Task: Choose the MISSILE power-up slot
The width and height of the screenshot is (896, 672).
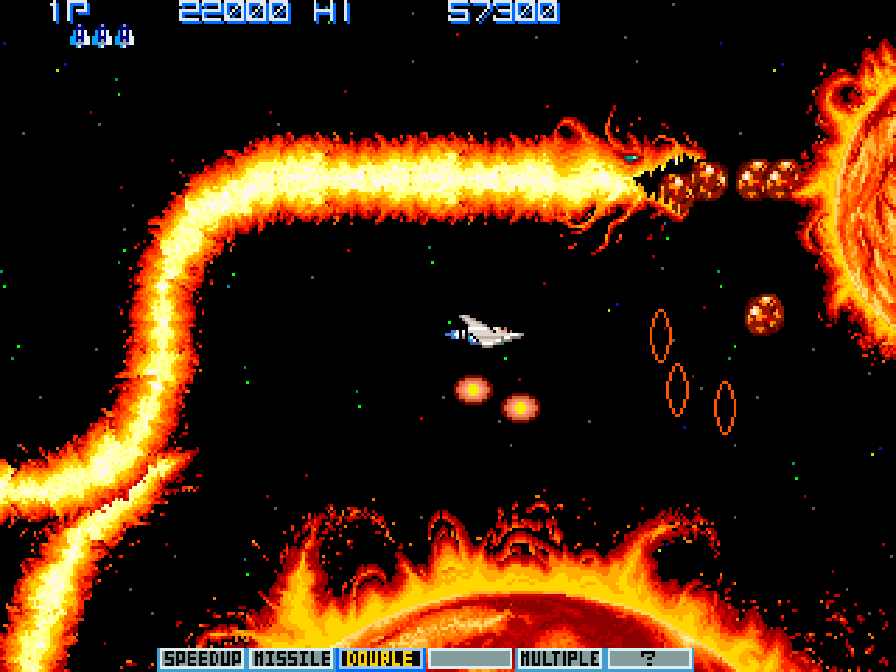Action: (x=291, y=659)
